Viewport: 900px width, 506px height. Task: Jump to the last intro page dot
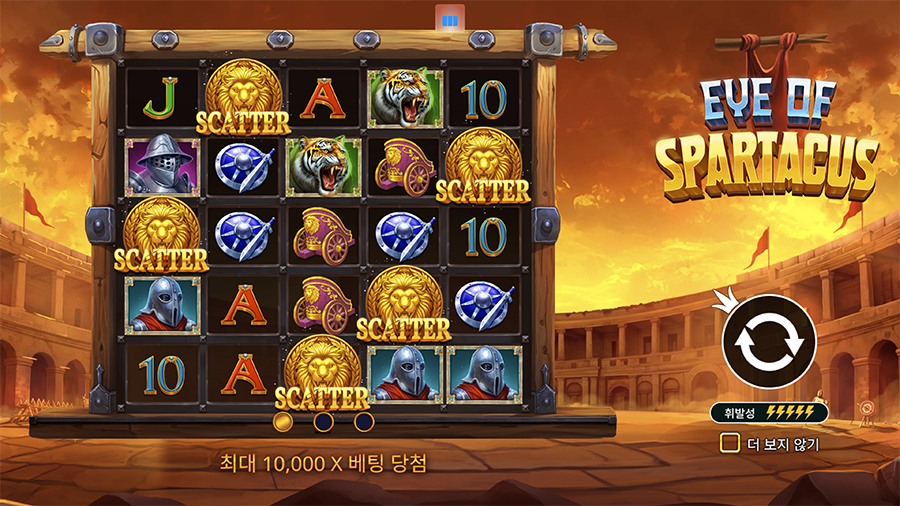click(x=364, y=422)
